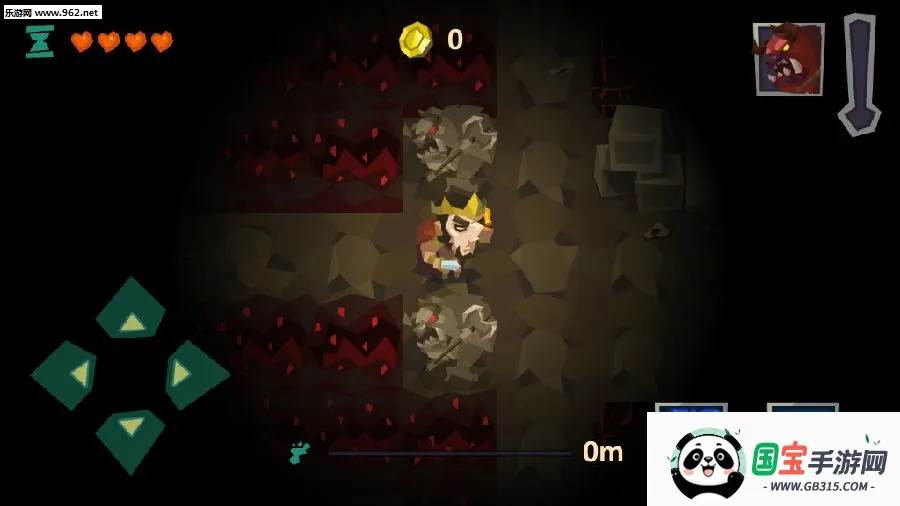Tap the up arrow on the d-pad
Screen dimensions: 900x506
[x=131, y=314]
